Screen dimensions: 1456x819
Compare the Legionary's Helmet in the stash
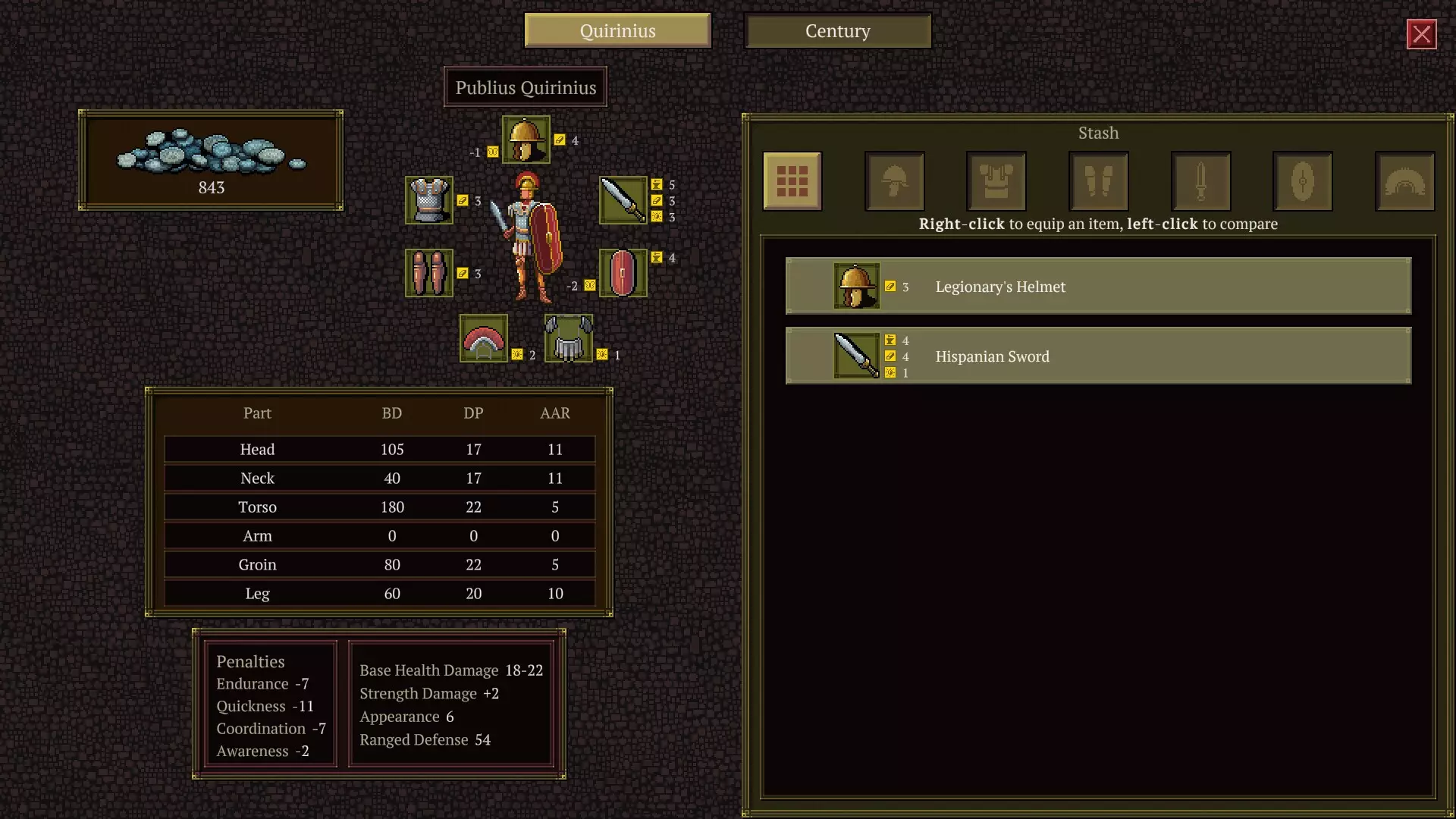click(1098, 286)
